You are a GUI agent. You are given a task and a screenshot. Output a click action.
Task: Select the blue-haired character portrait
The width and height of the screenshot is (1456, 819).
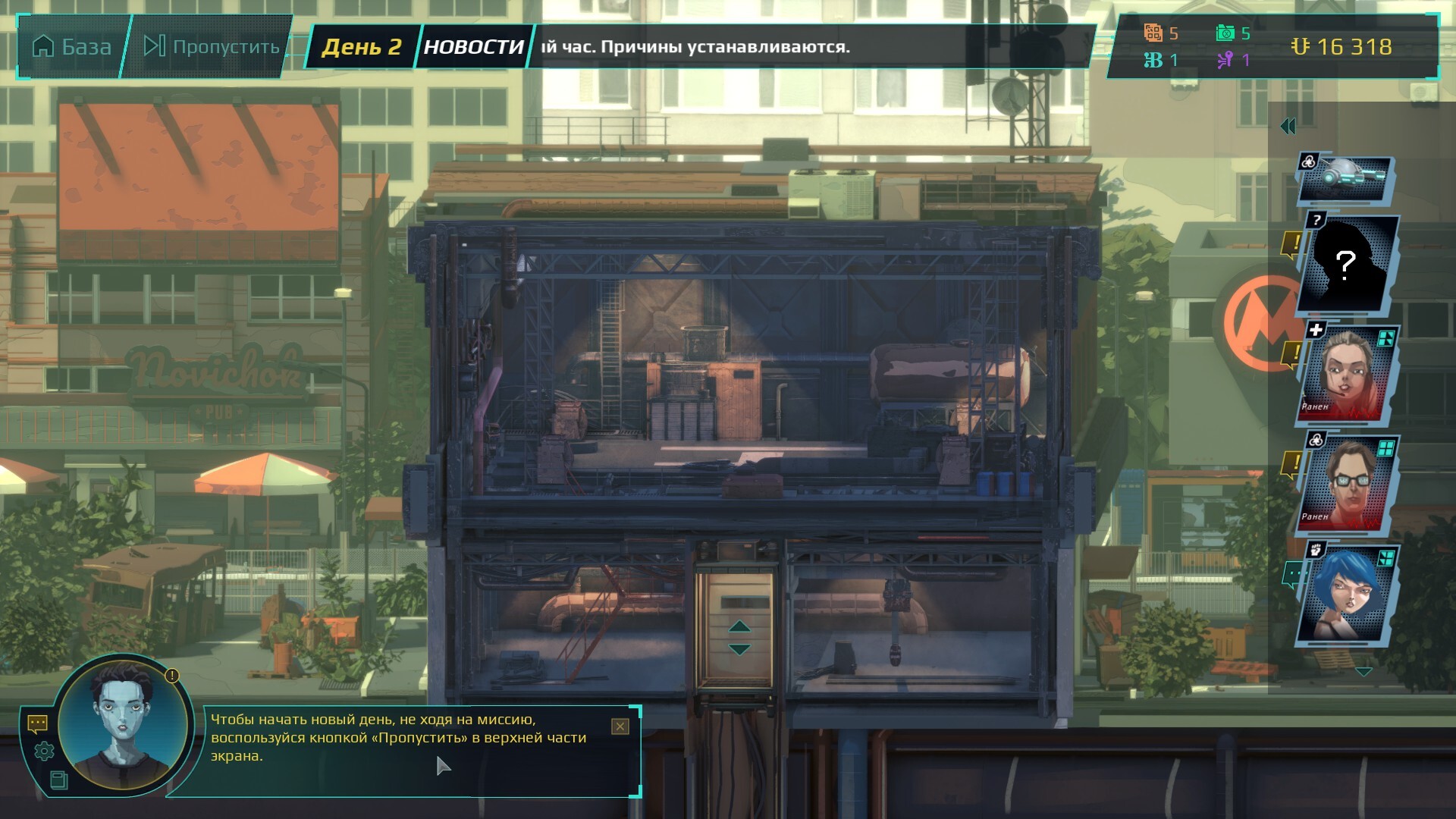tap(1348, 595)
